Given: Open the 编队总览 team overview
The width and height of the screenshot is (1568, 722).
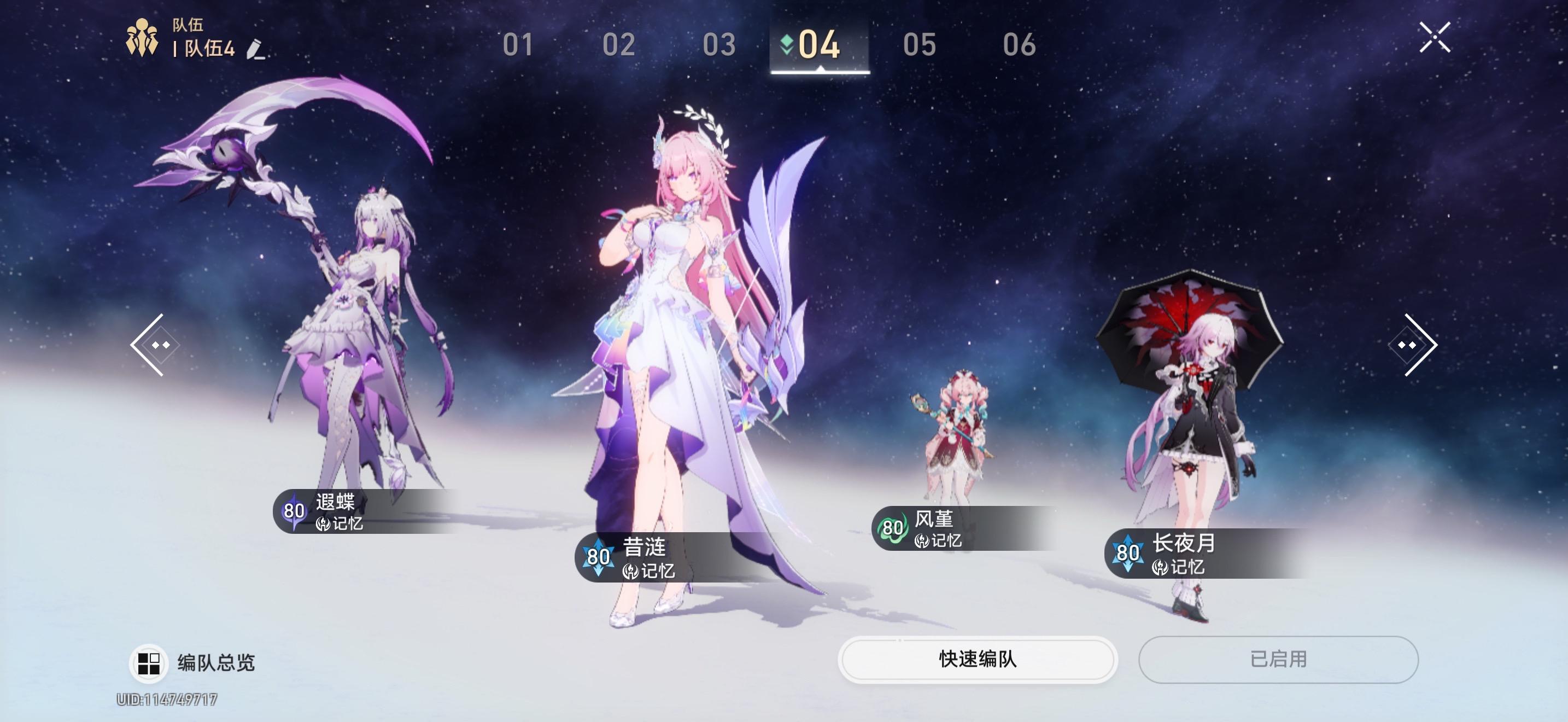Looking at the screenshot, I should click(x=194, y=662).
